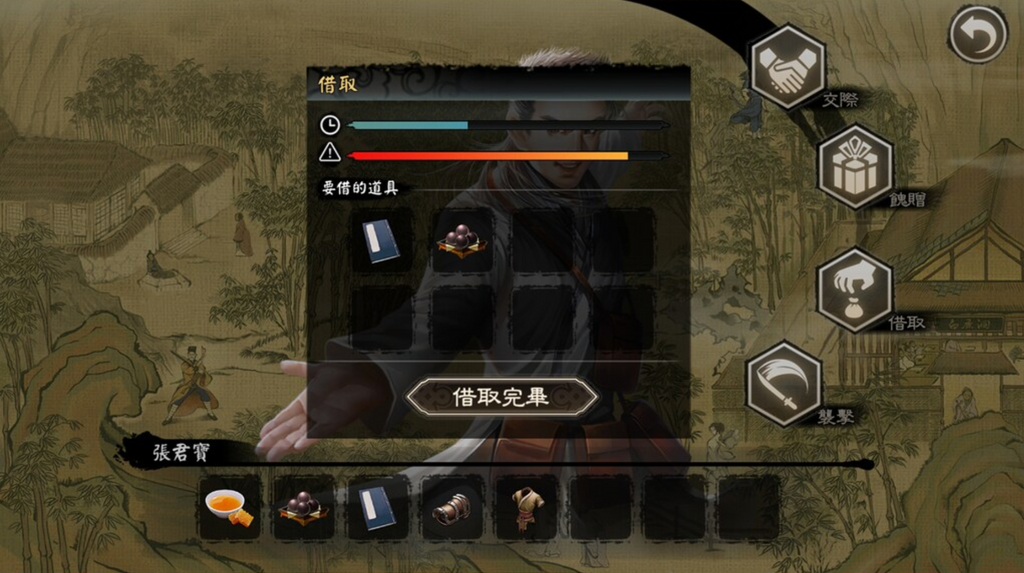The width and height of the screenshot is (1024, 573).
Task: Choose the 饋贈 gift box action
Action: coord(855,167)
